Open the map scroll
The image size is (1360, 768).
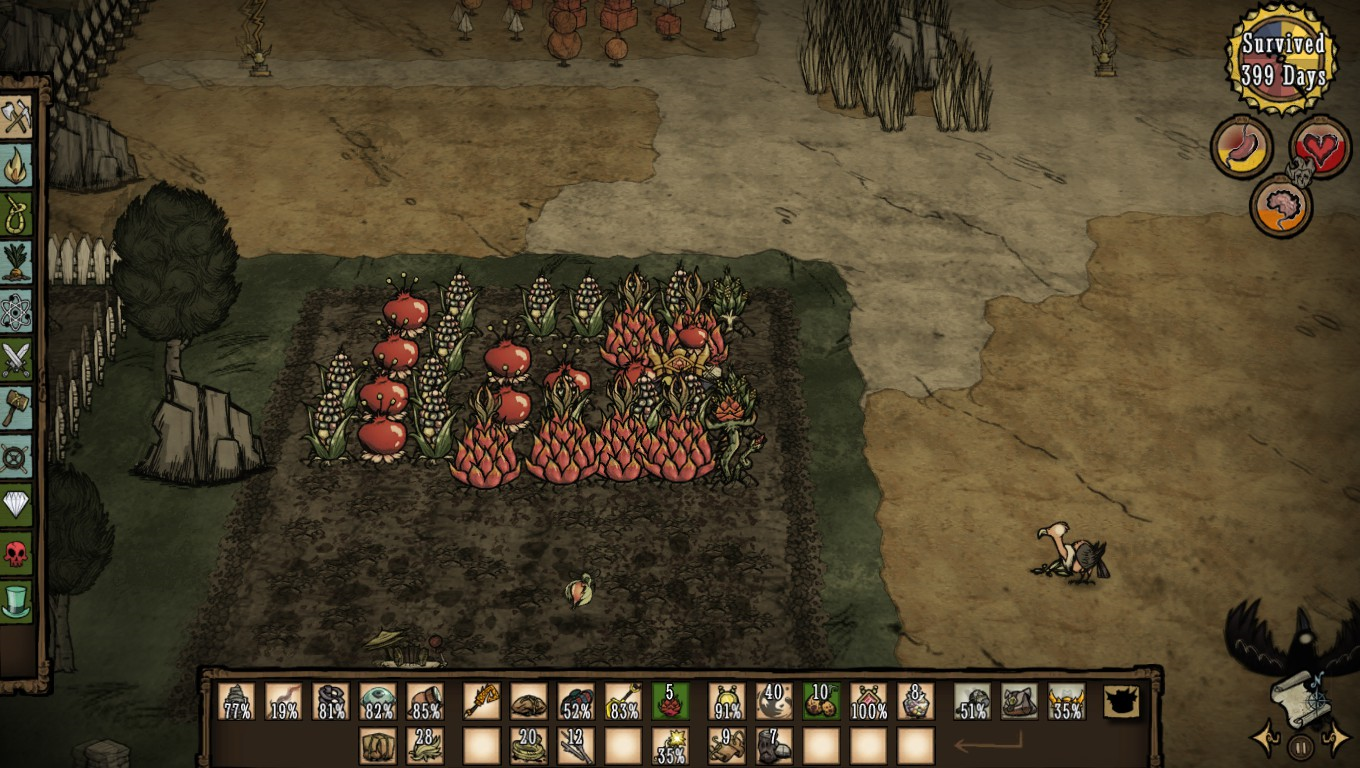(x=1300, y=697)
